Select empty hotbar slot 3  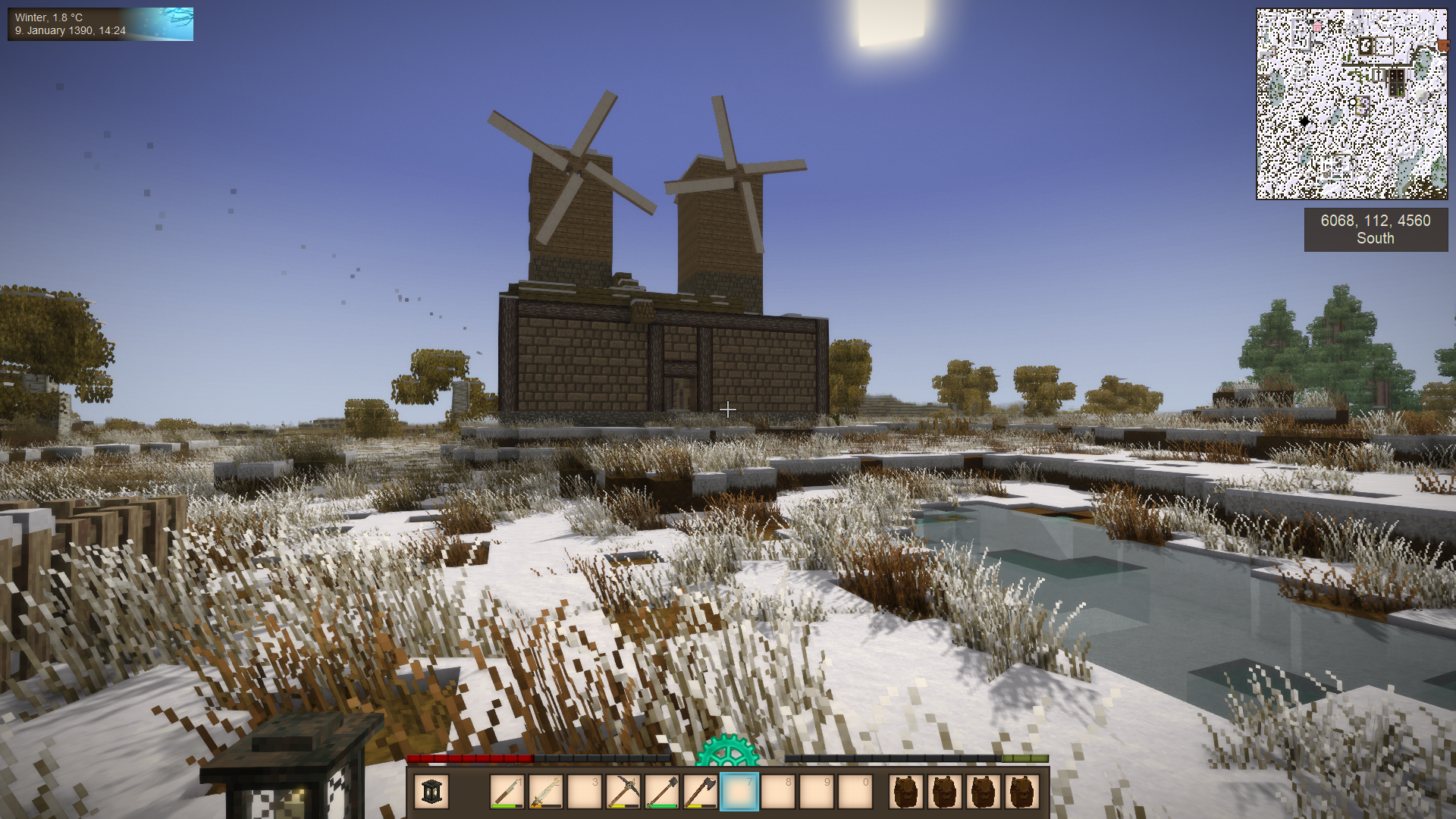coord(585,792)
